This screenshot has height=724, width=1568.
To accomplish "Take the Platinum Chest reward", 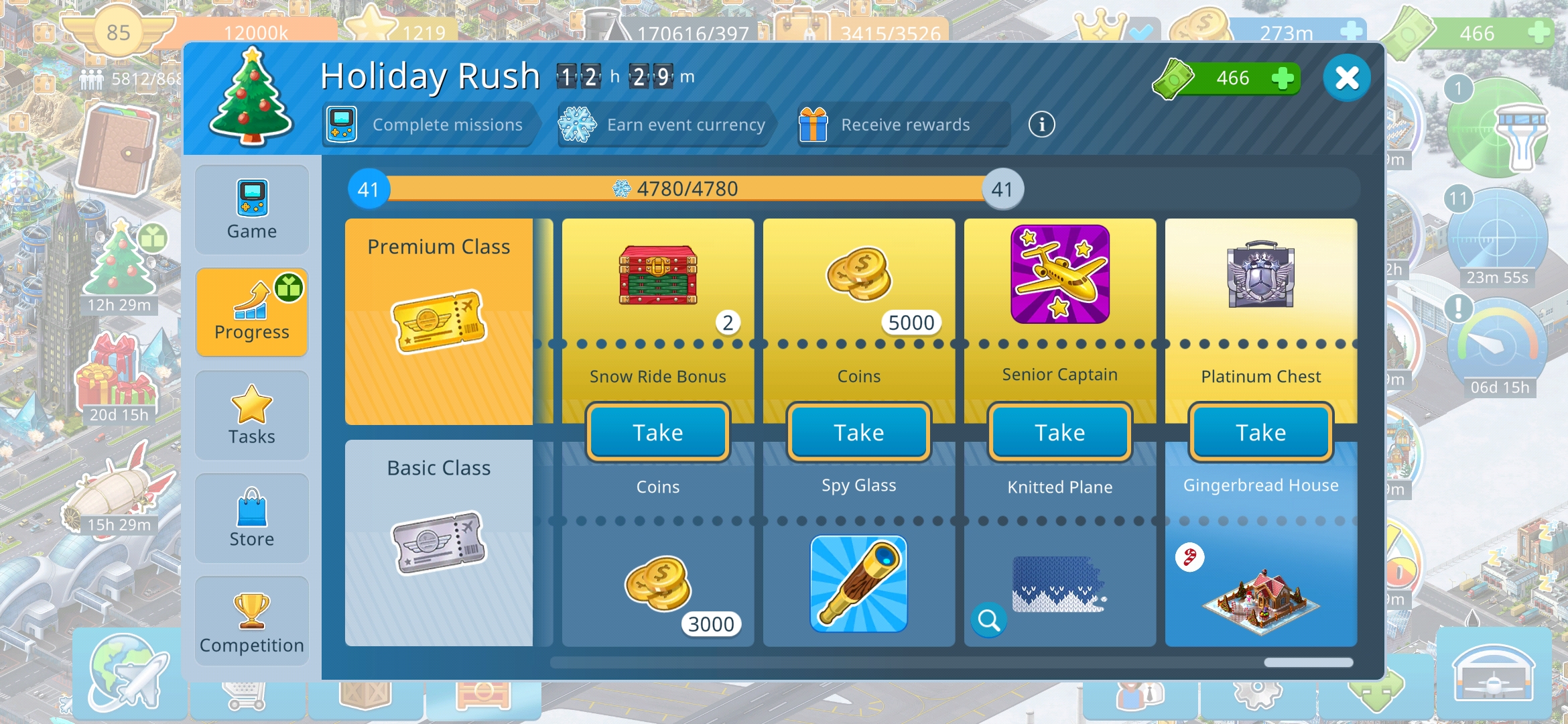I will tap(1261, 432).
